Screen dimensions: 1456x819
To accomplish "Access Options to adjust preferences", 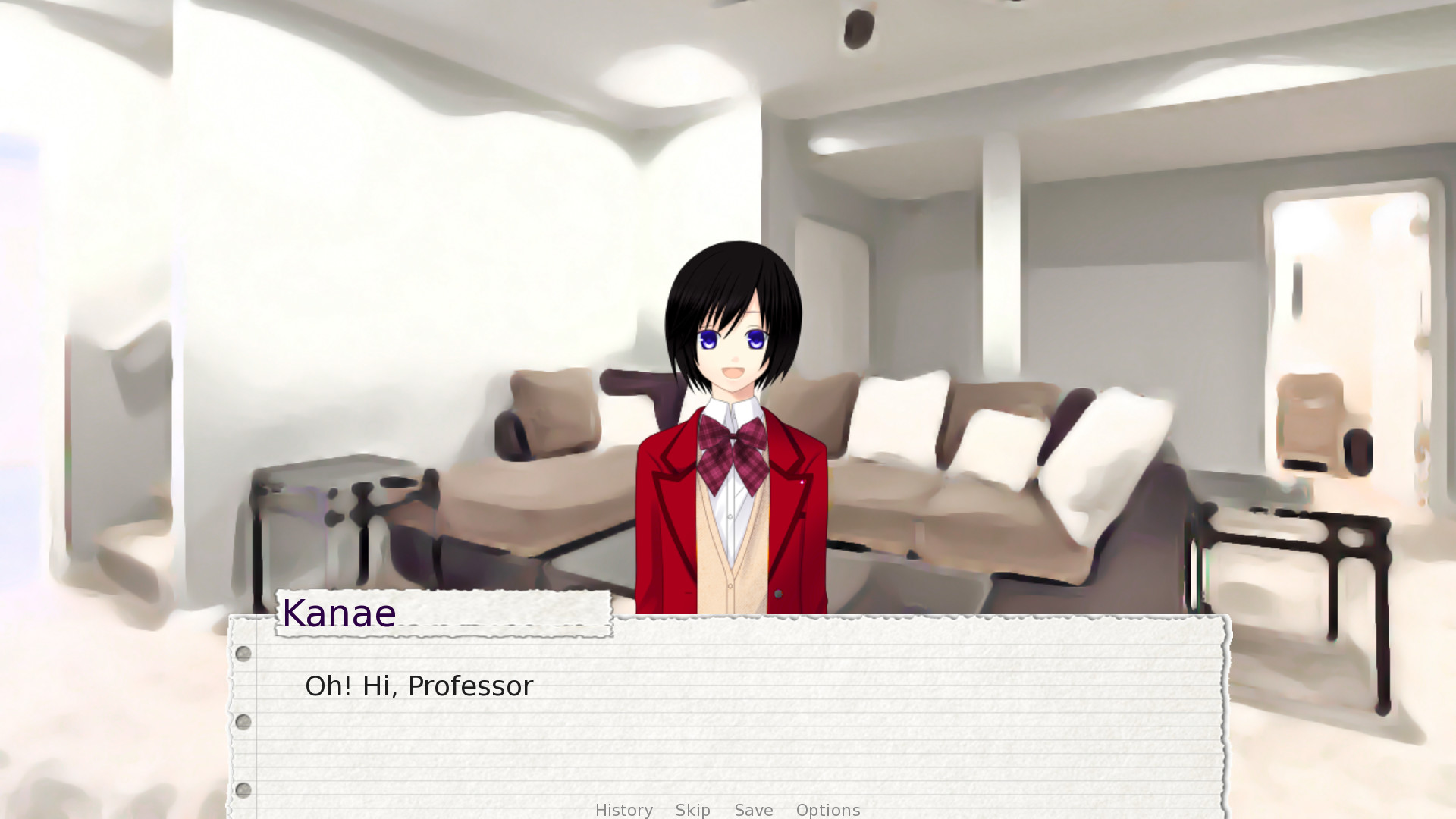I will [x=828, y=810].
